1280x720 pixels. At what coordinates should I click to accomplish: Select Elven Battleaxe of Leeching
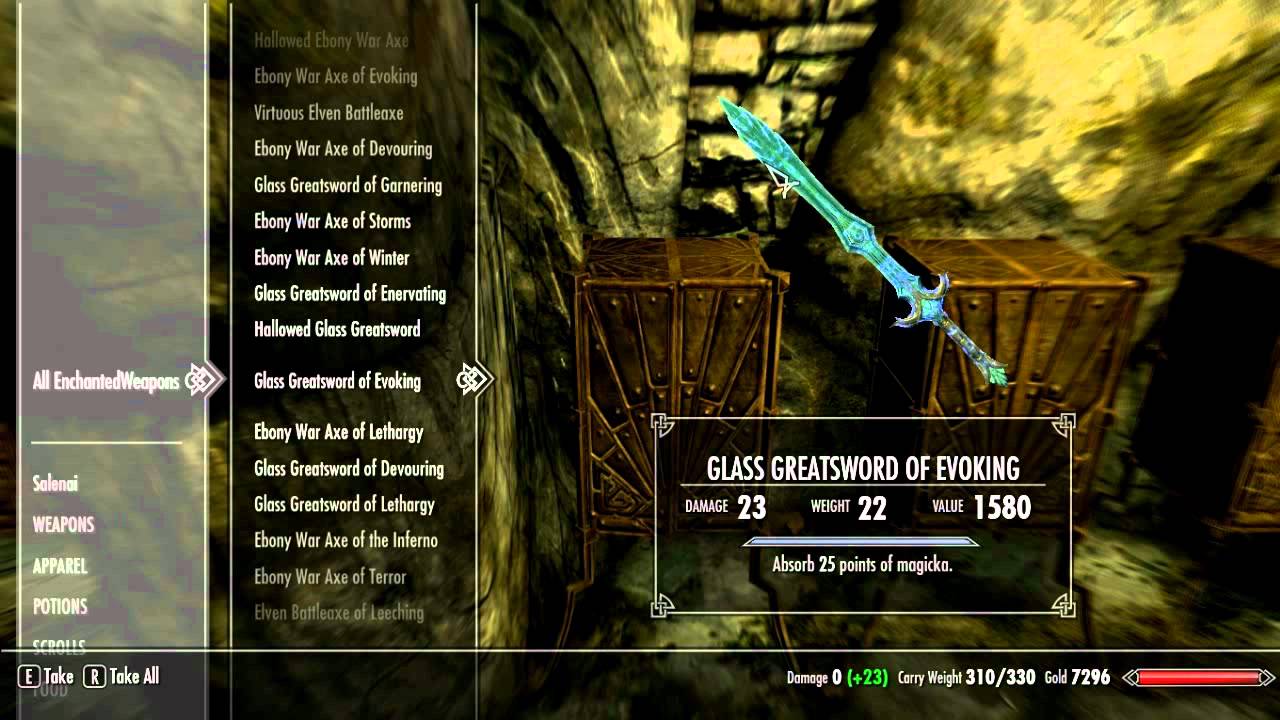[338, 613]
